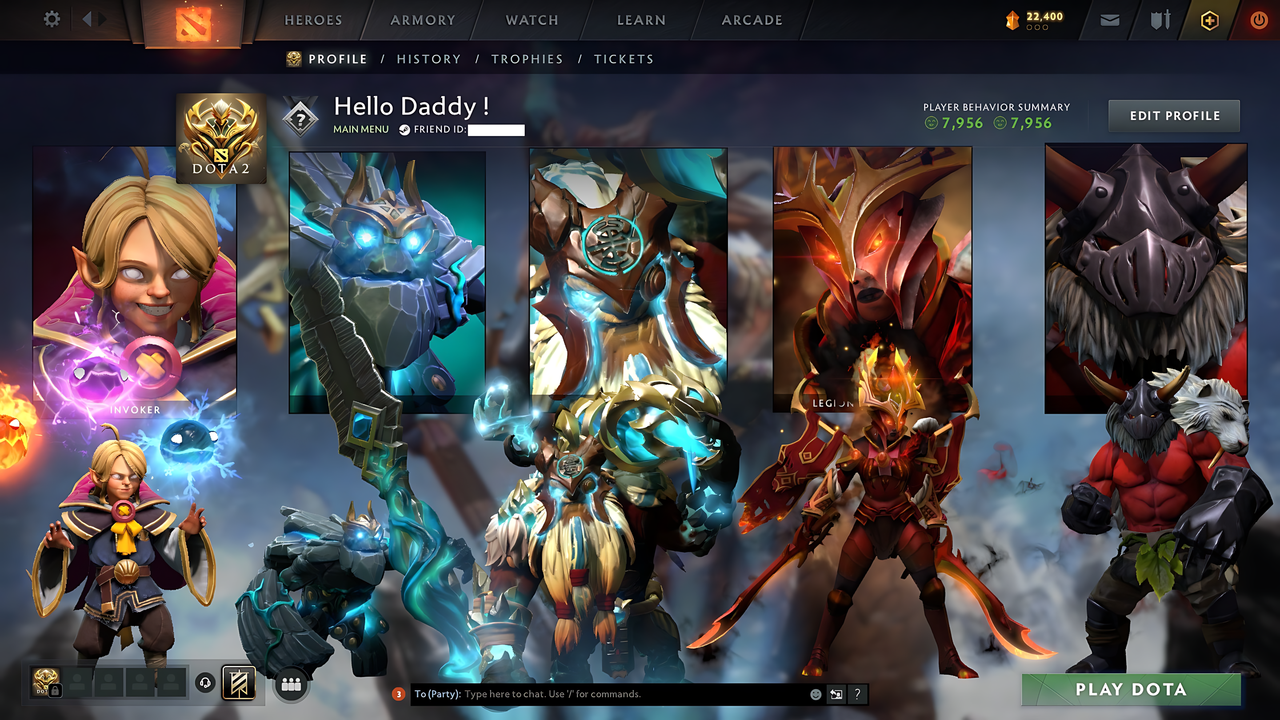Click the chat commands help question mark

858,692
